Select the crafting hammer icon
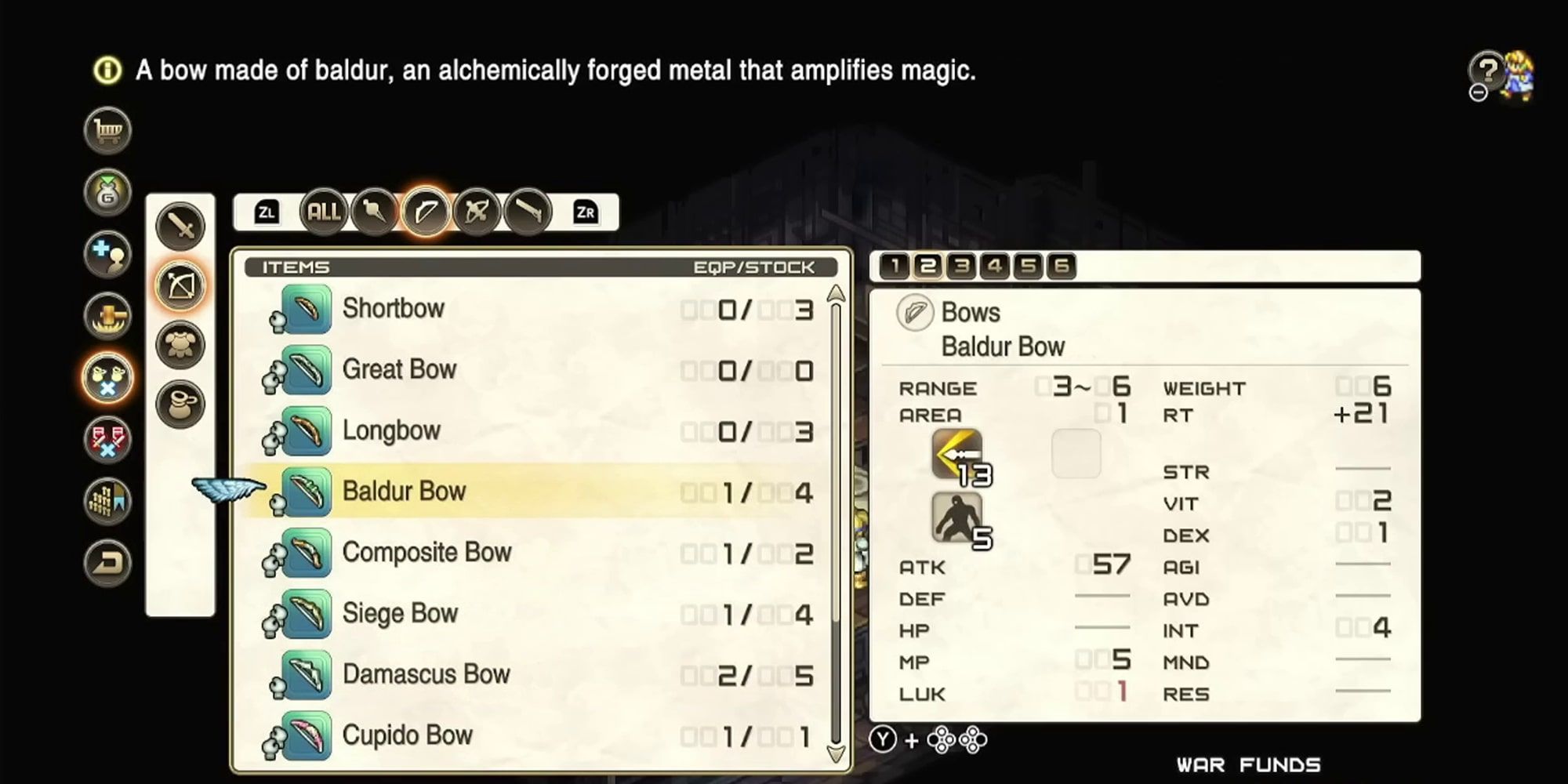This screenshot has width=1568, height=784. [107, 314]
